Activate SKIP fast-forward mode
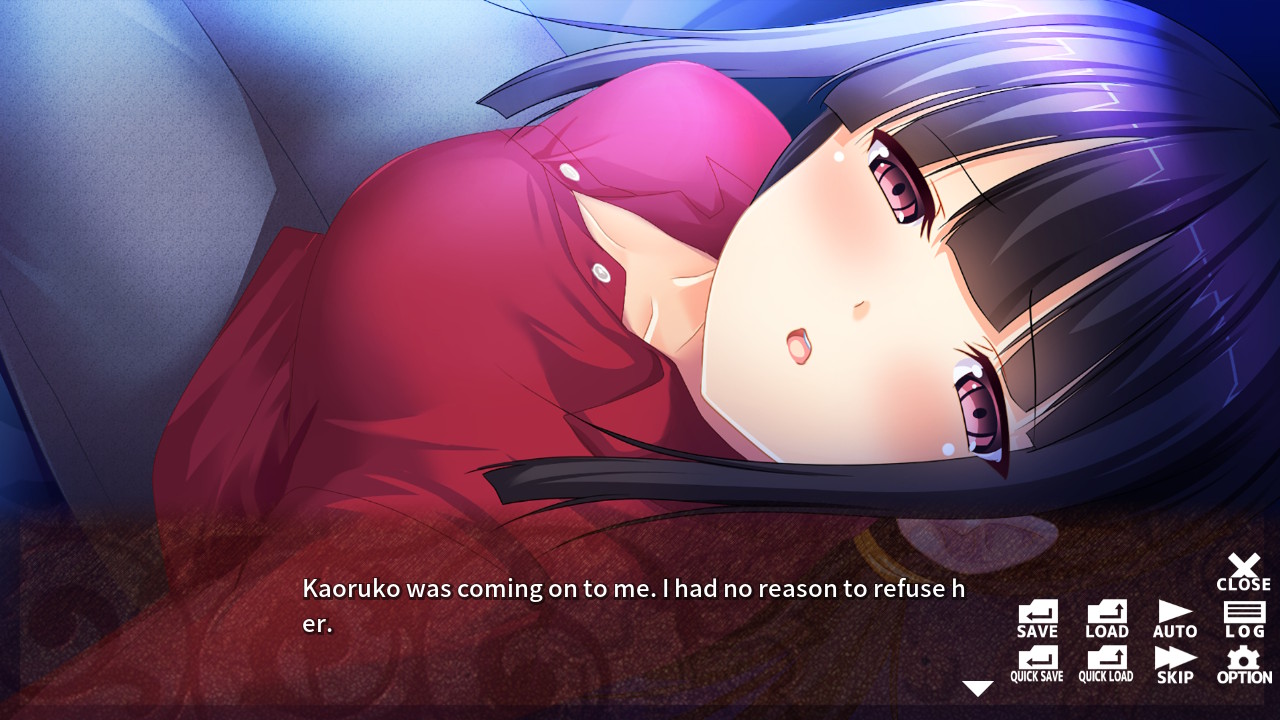The width and height of the screenshot is (1280, 720). tap(1175, 664)
